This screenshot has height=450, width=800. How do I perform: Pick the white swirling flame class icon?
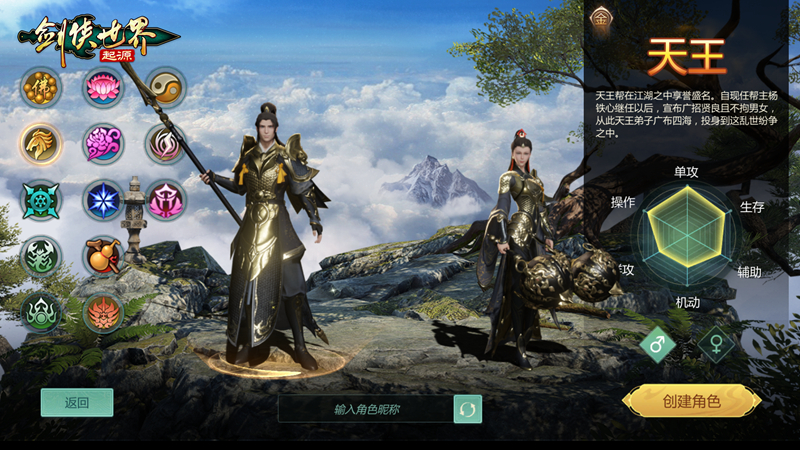pos(165,144)
